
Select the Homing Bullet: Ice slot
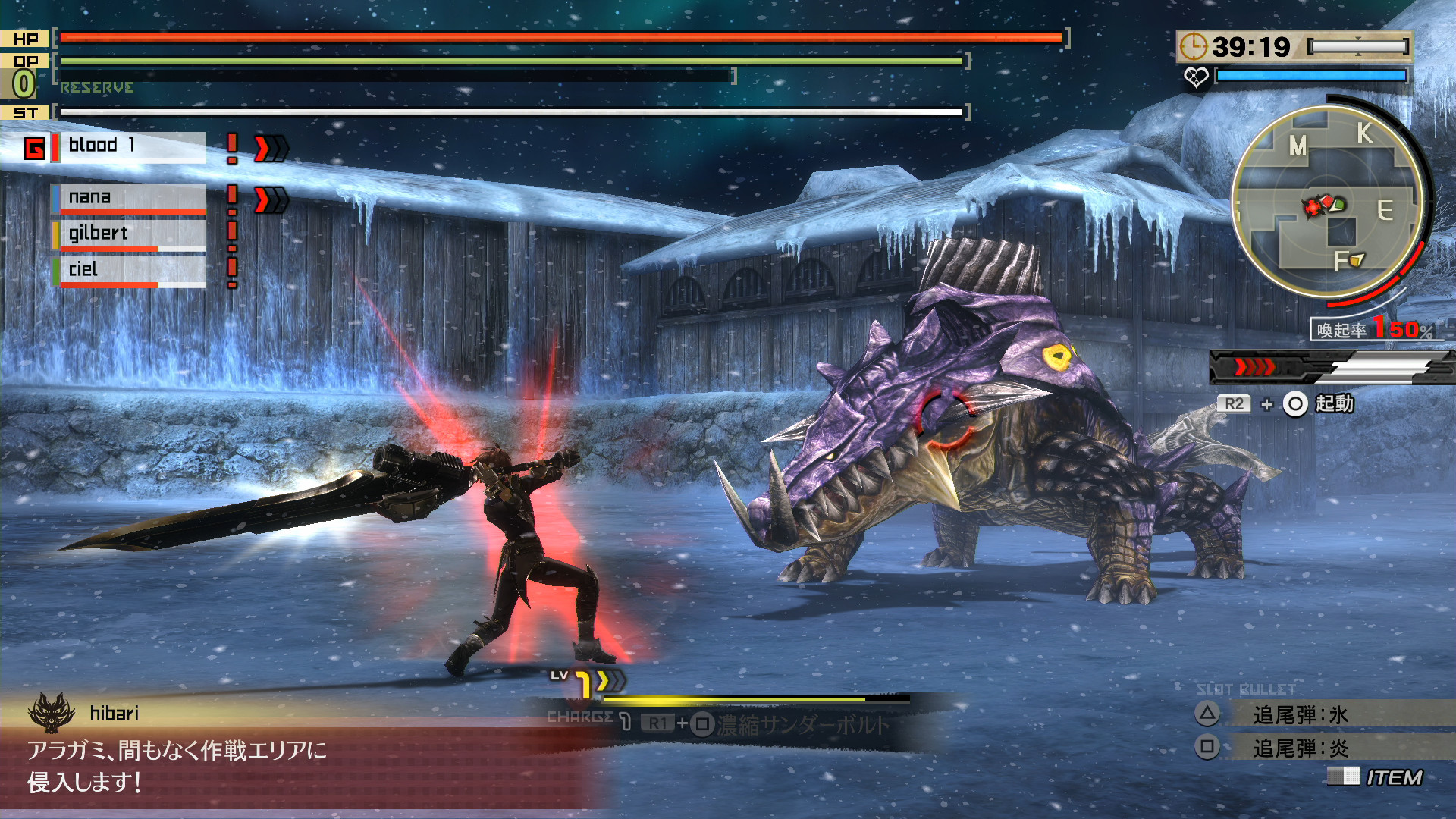click(x=1300, y=714)
